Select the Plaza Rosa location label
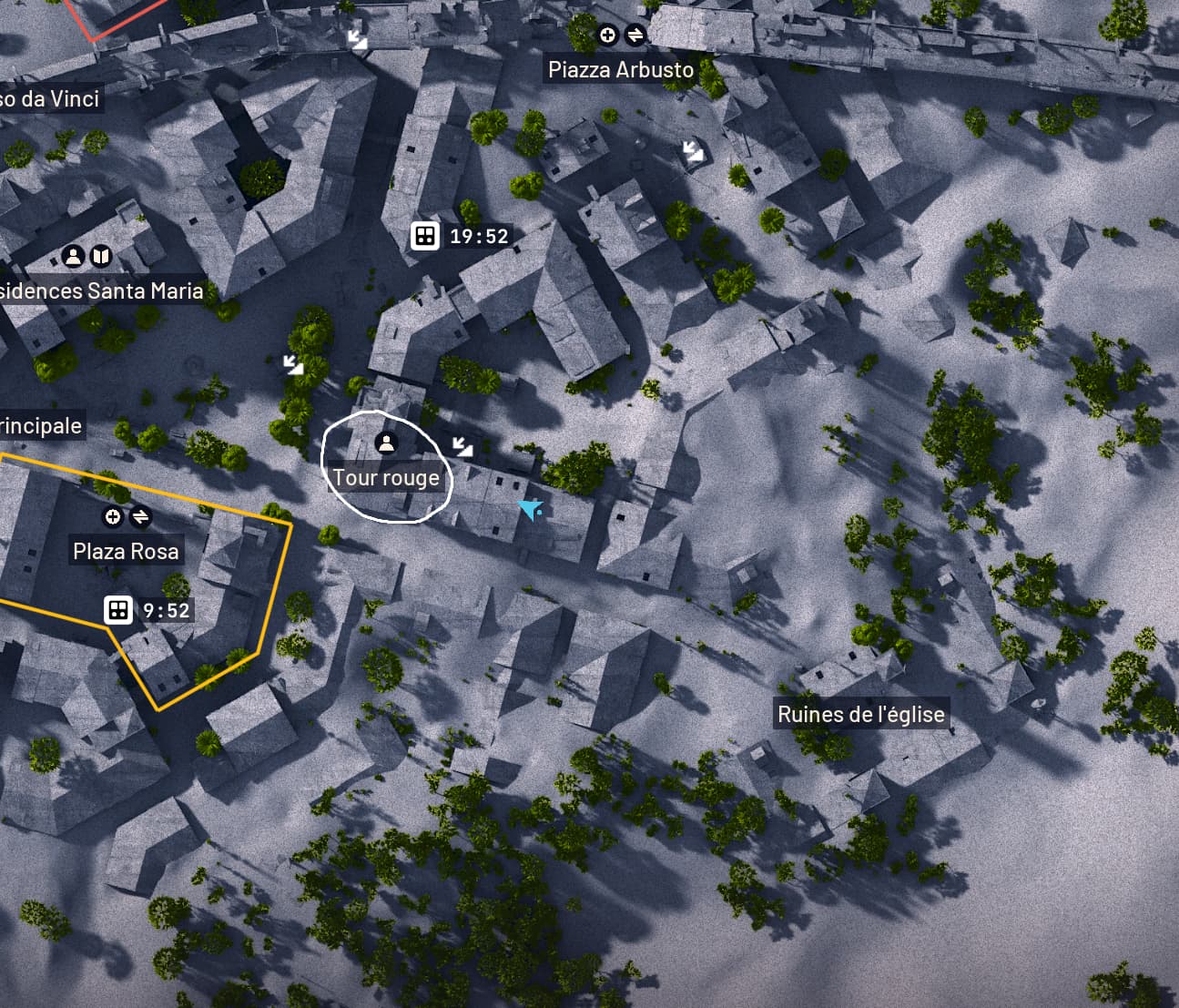Viewport: 1179px width, 1008px height. pos(126,551)
